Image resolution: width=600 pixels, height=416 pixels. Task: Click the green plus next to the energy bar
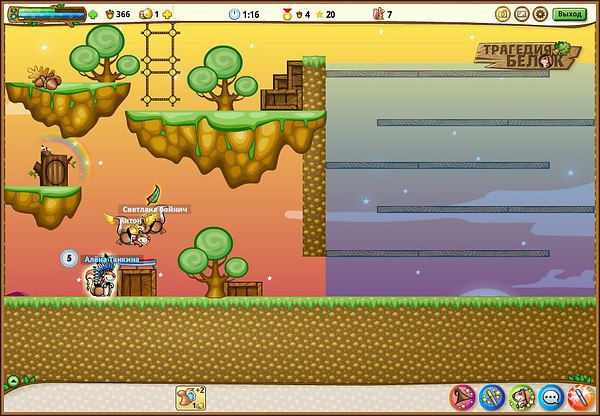(x=93, y=15)
